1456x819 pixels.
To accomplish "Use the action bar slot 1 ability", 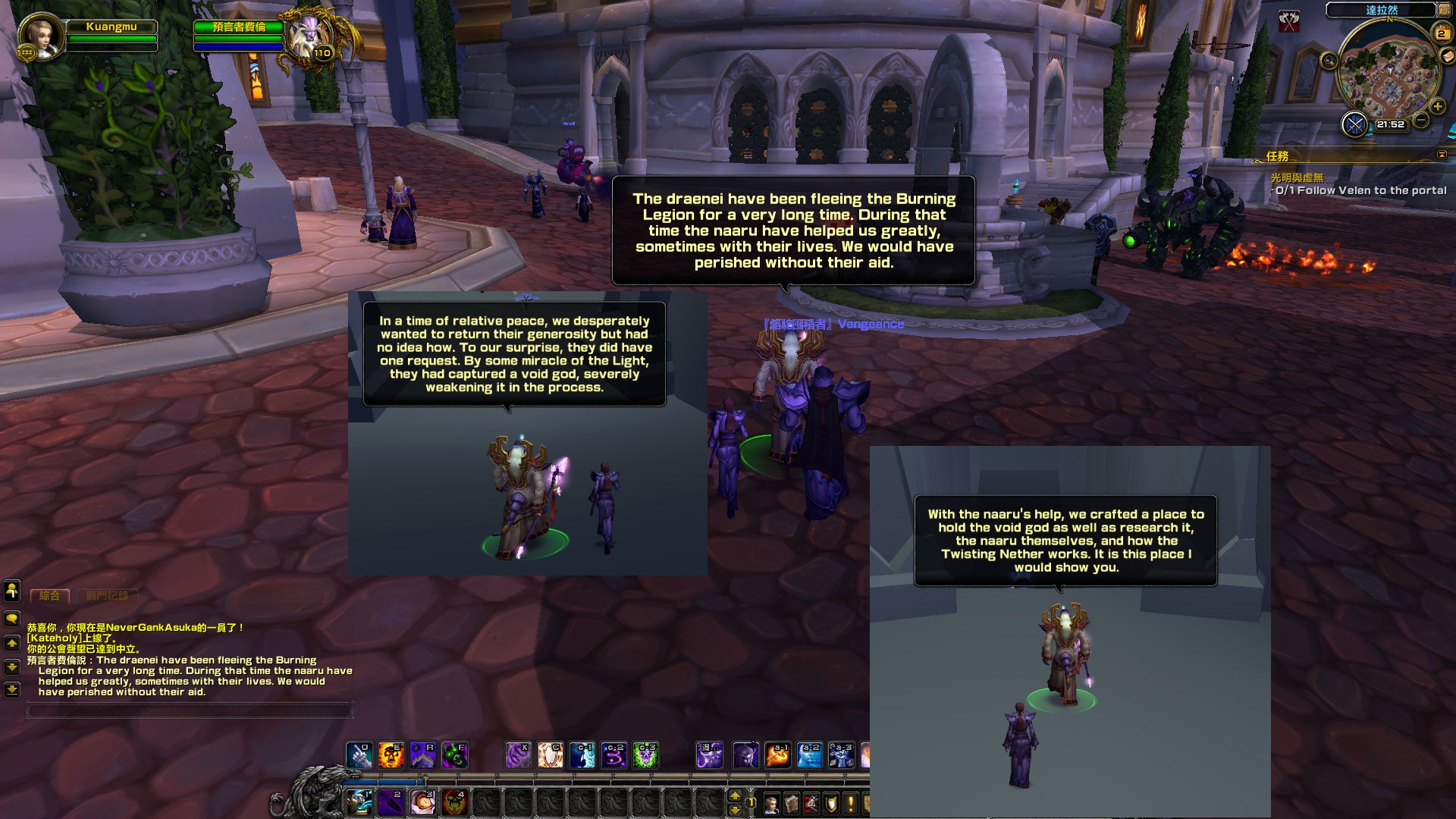I will tap(359, 802).
